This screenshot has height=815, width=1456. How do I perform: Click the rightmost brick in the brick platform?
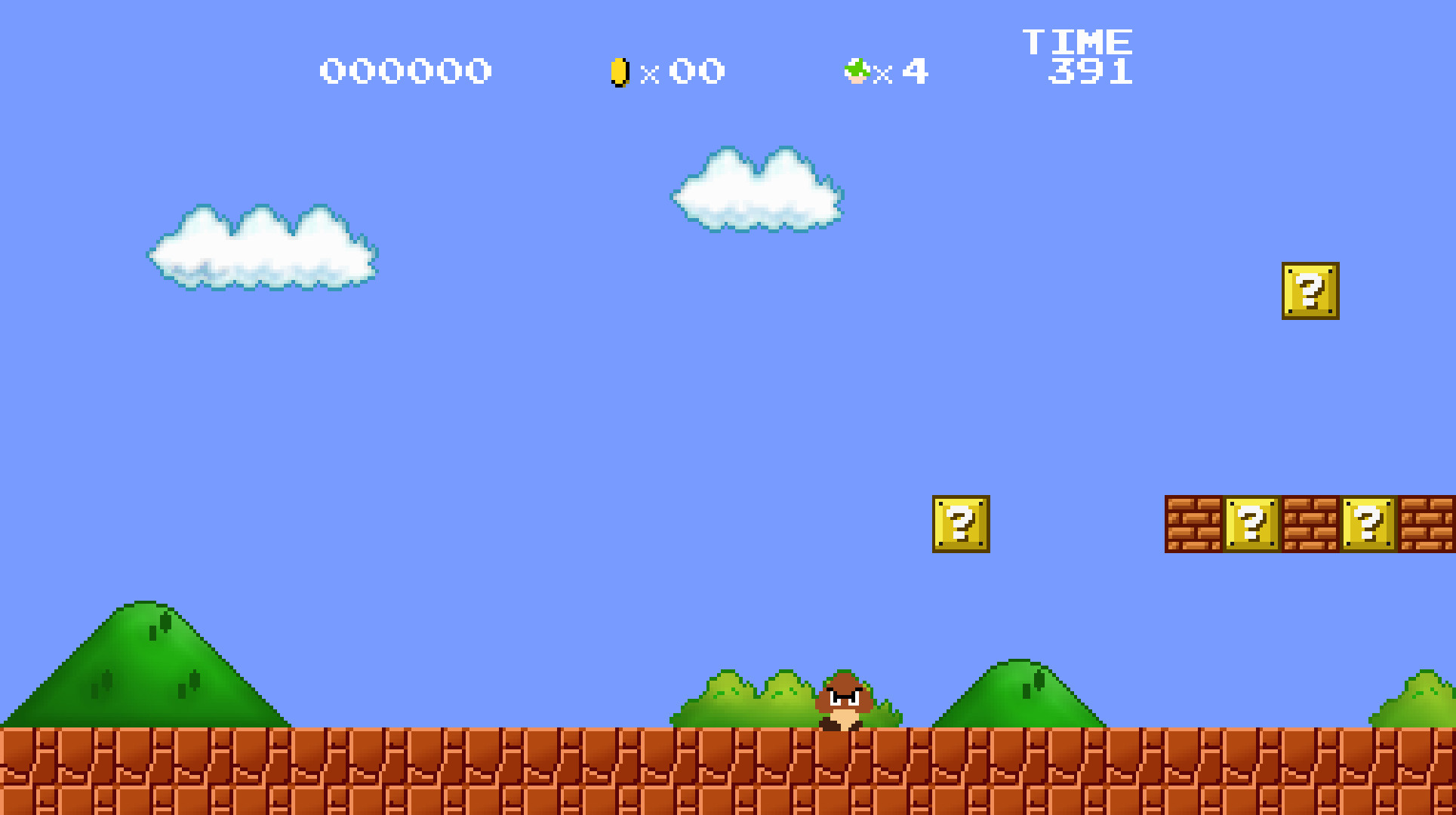1427,524
